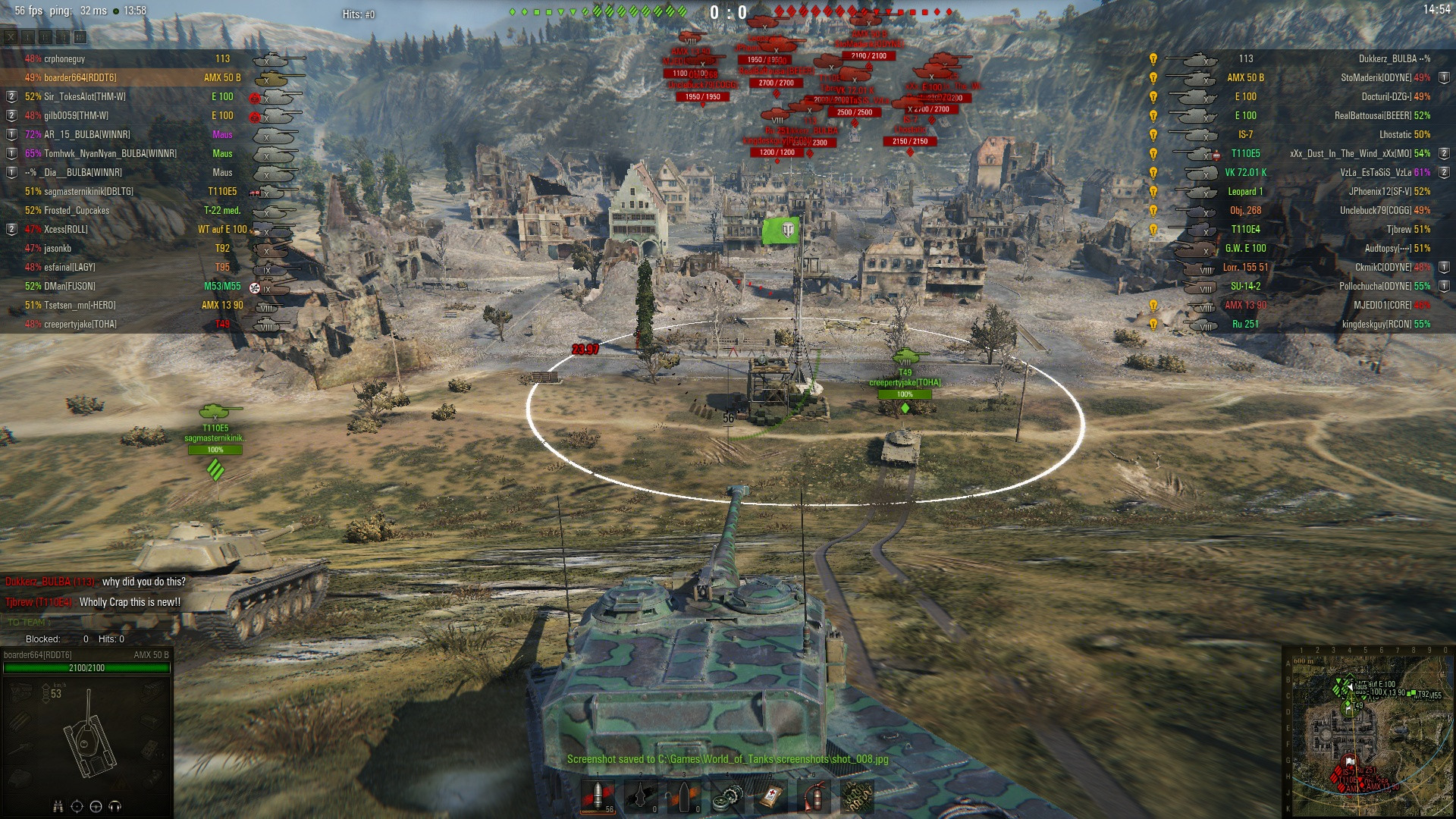This screenshot has height=819, width=1456.
Task: Activate the first aid kit consumable
Action: pos(770,797)
